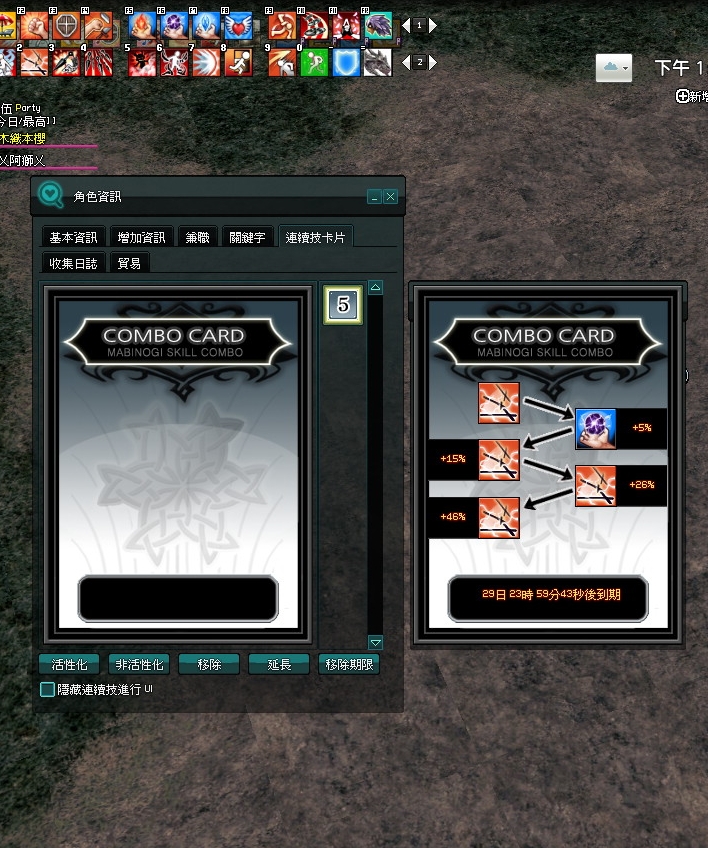Open the 增加資訊 tab

pos(142,237)
